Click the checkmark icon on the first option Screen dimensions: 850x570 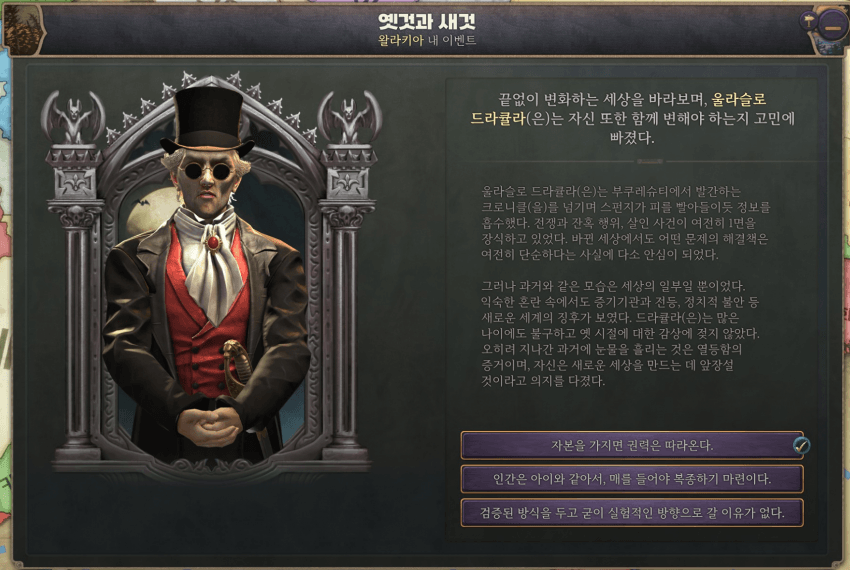801,446
